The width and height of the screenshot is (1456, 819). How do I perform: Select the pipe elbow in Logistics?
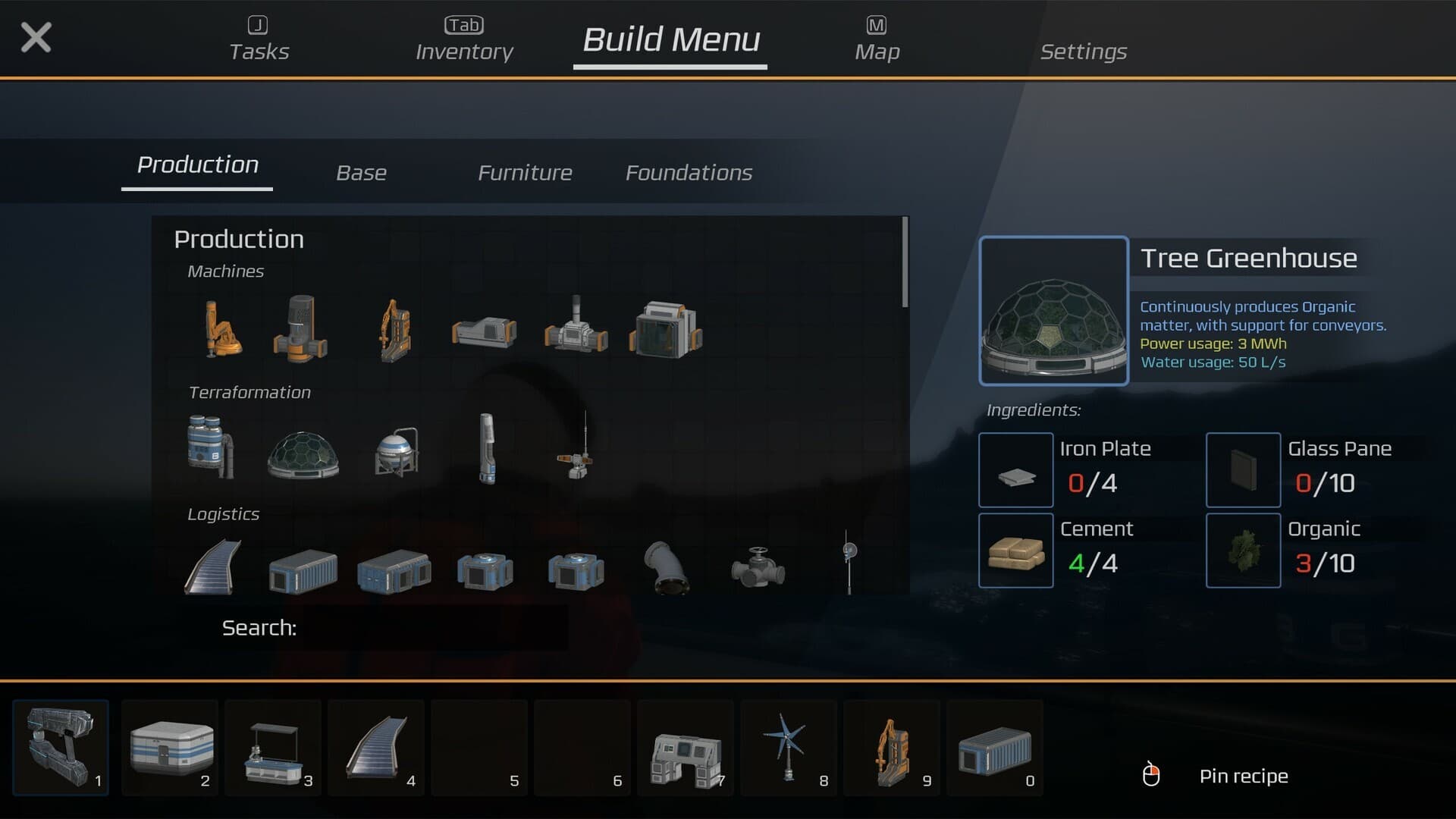[667, 569]
